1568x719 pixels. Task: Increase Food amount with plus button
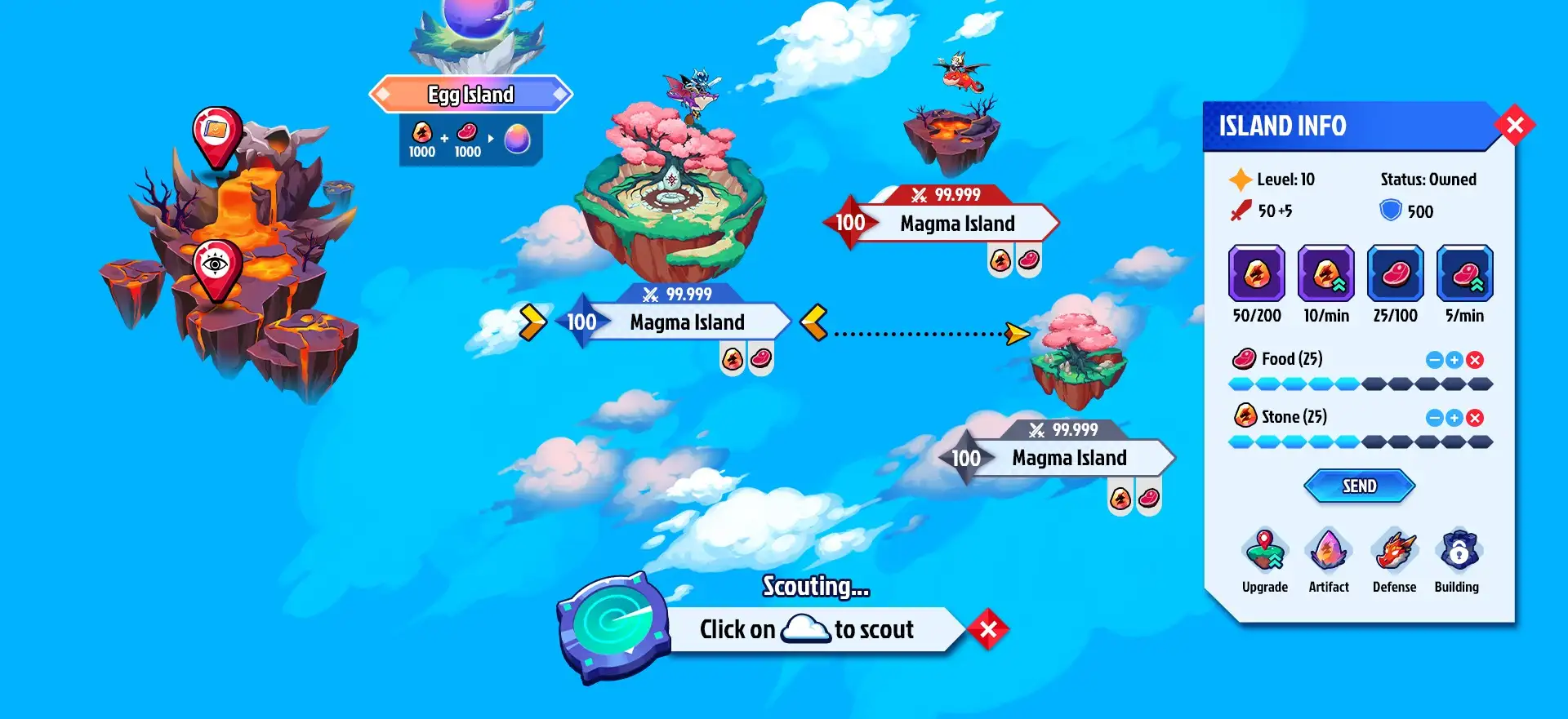point(1454,360)
